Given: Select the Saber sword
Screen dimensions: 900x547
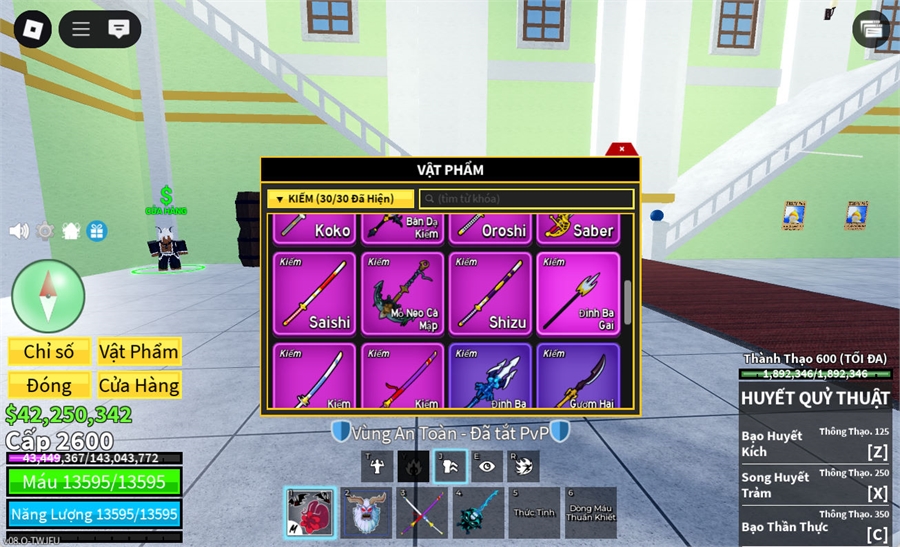Looking at the screenshot, I should pos(577,229).
